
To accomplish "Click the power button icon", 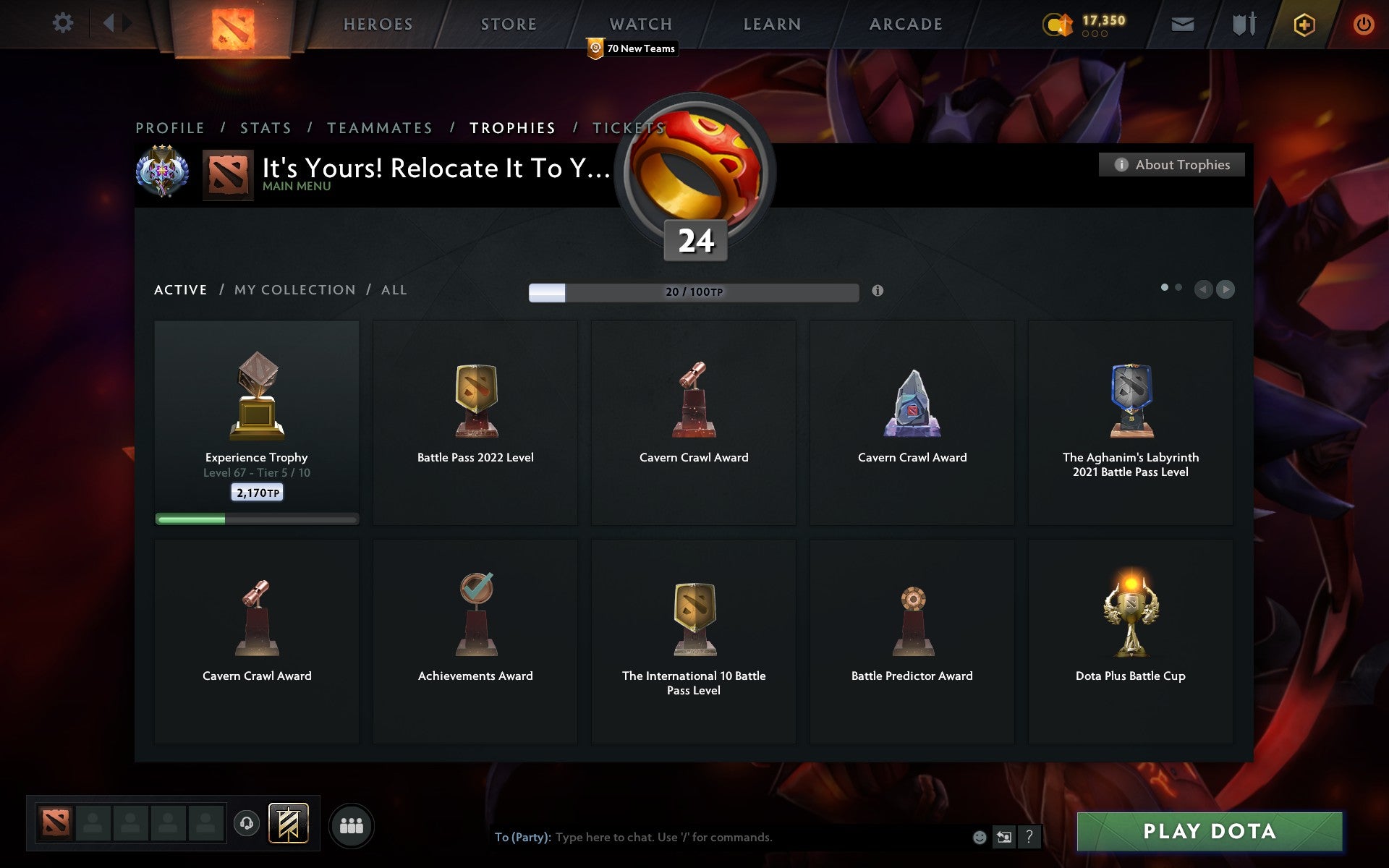I will tap(1363, 23).
